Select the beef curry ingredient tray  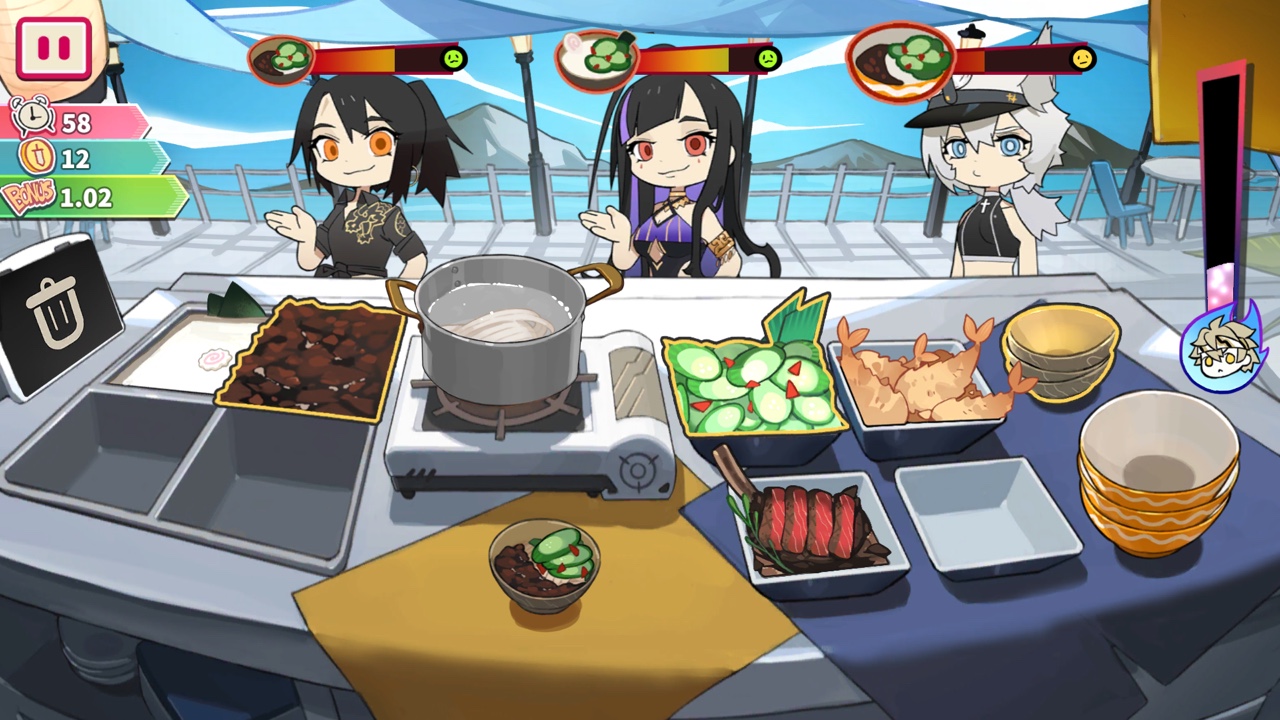(x=310, y=357)
